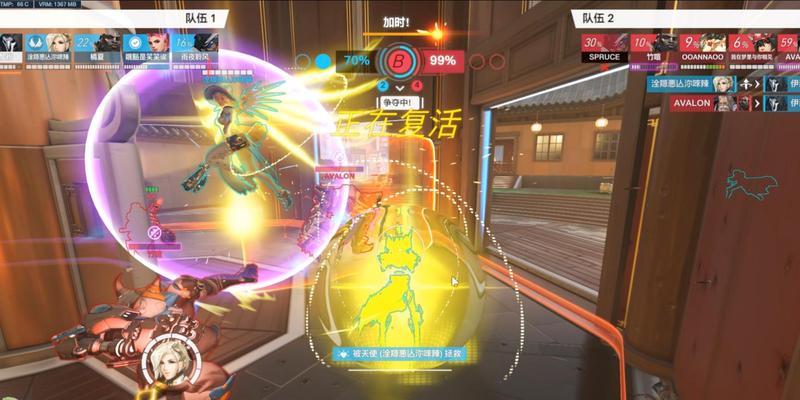800x400 pixels.
Task: Click the red B control point icon
Action: [x=400, y=60]
